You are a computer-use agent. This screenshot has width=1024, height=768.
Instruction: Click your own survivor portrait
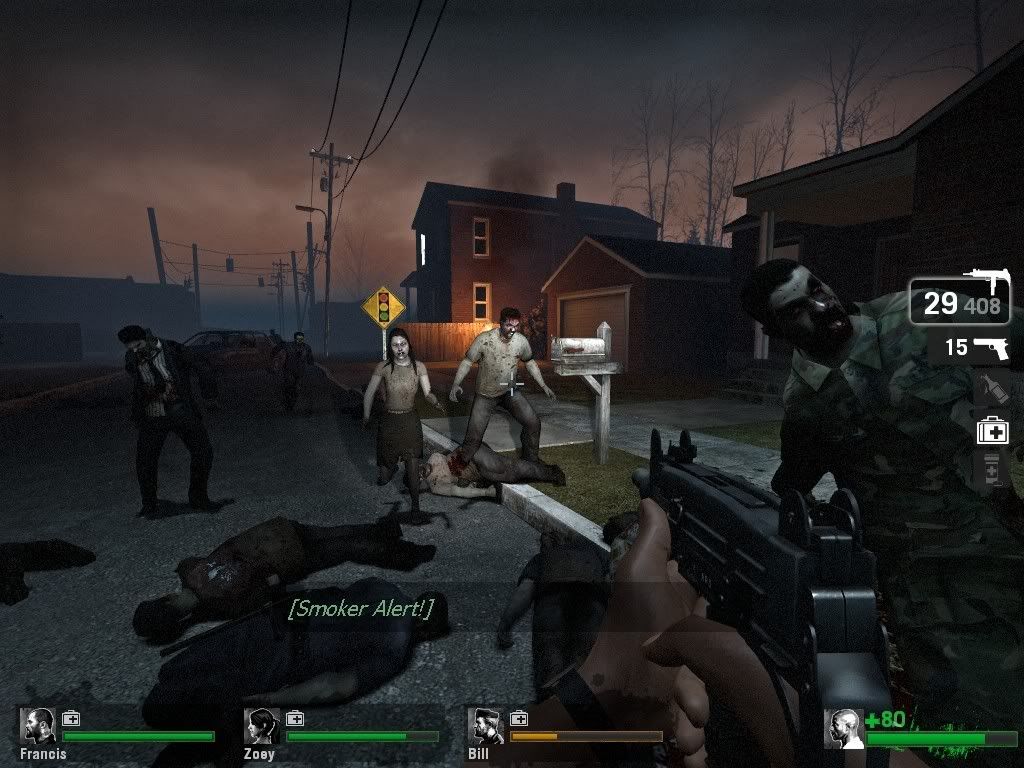tap(844, 729)
